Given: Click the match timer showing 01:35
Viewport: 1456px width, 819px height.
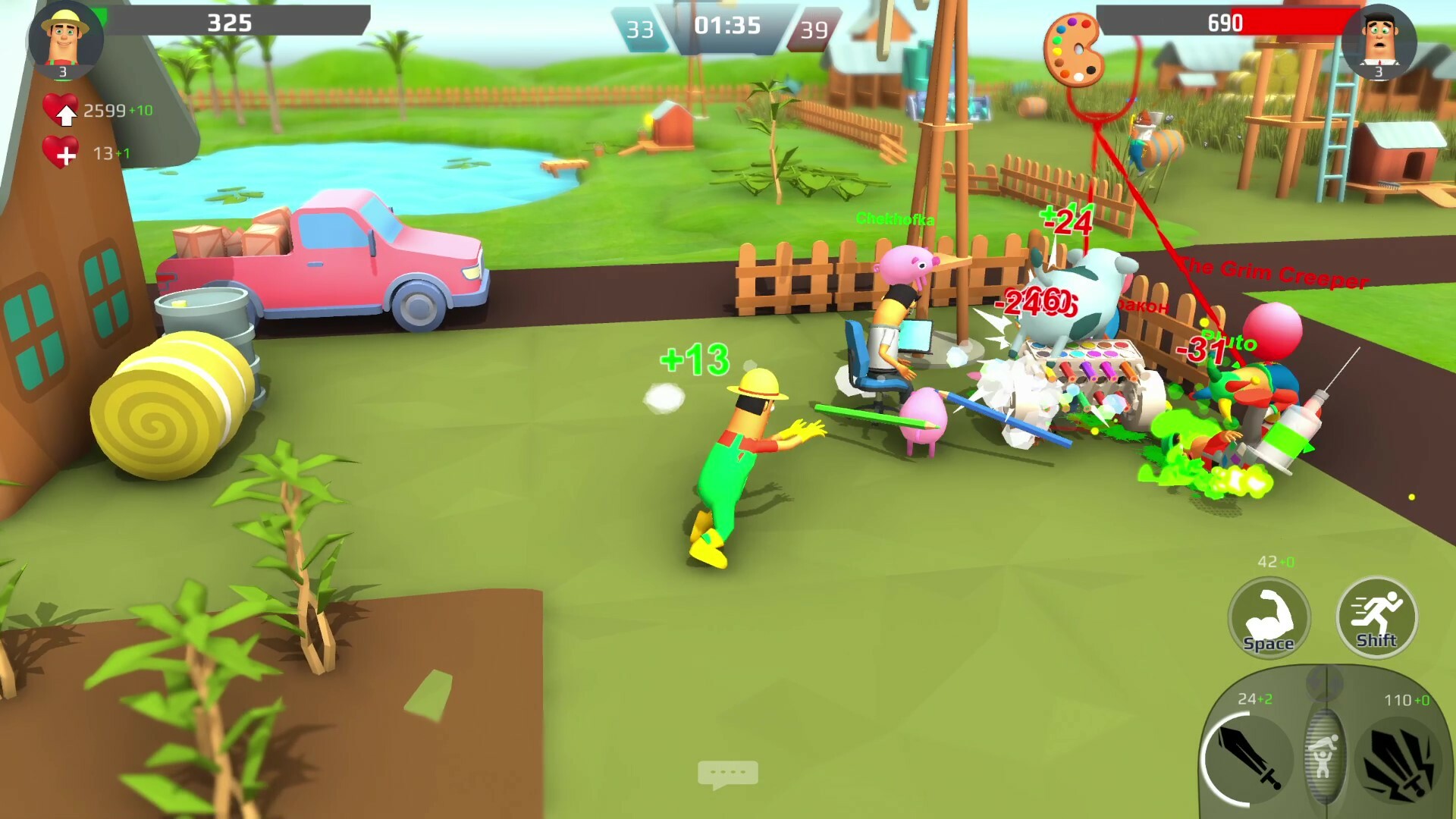Looking at the screenshot, I should point(730,26).
